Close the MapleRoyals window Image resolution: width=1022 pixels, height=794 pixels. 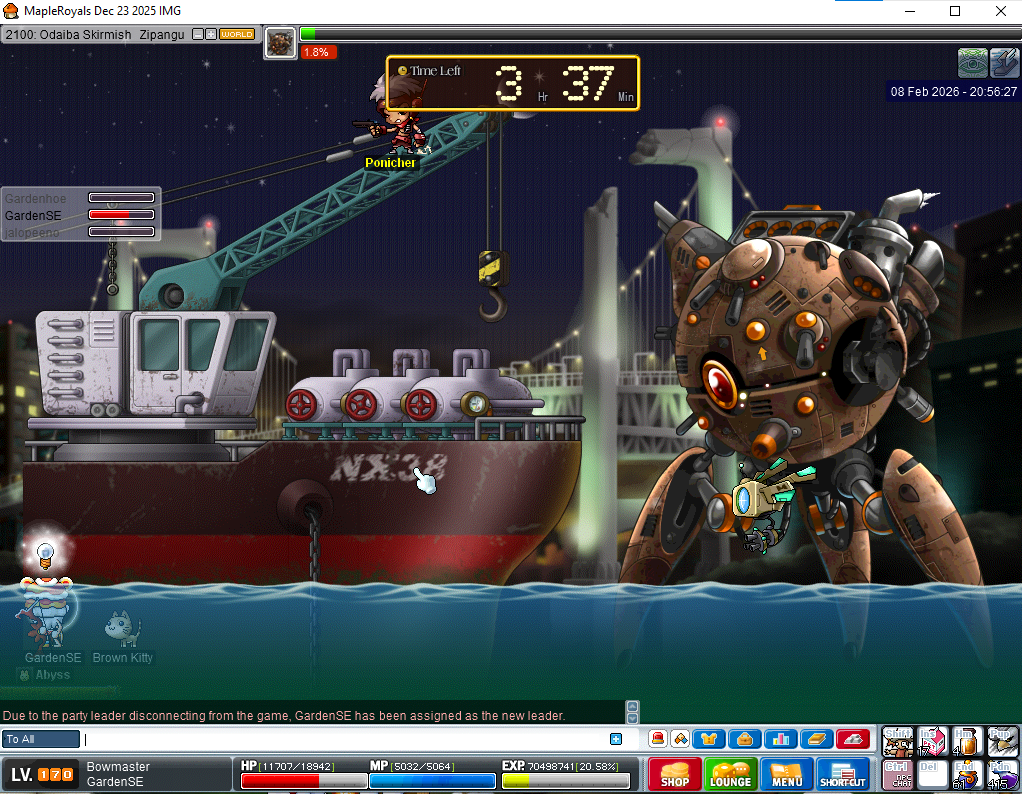[1000, 11]
